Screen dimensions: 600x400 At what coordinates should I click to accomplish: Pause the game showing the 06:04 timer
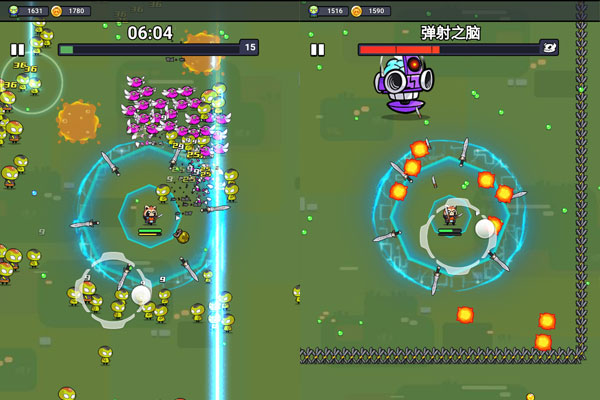pyautogui.click(x=17, y=49)
